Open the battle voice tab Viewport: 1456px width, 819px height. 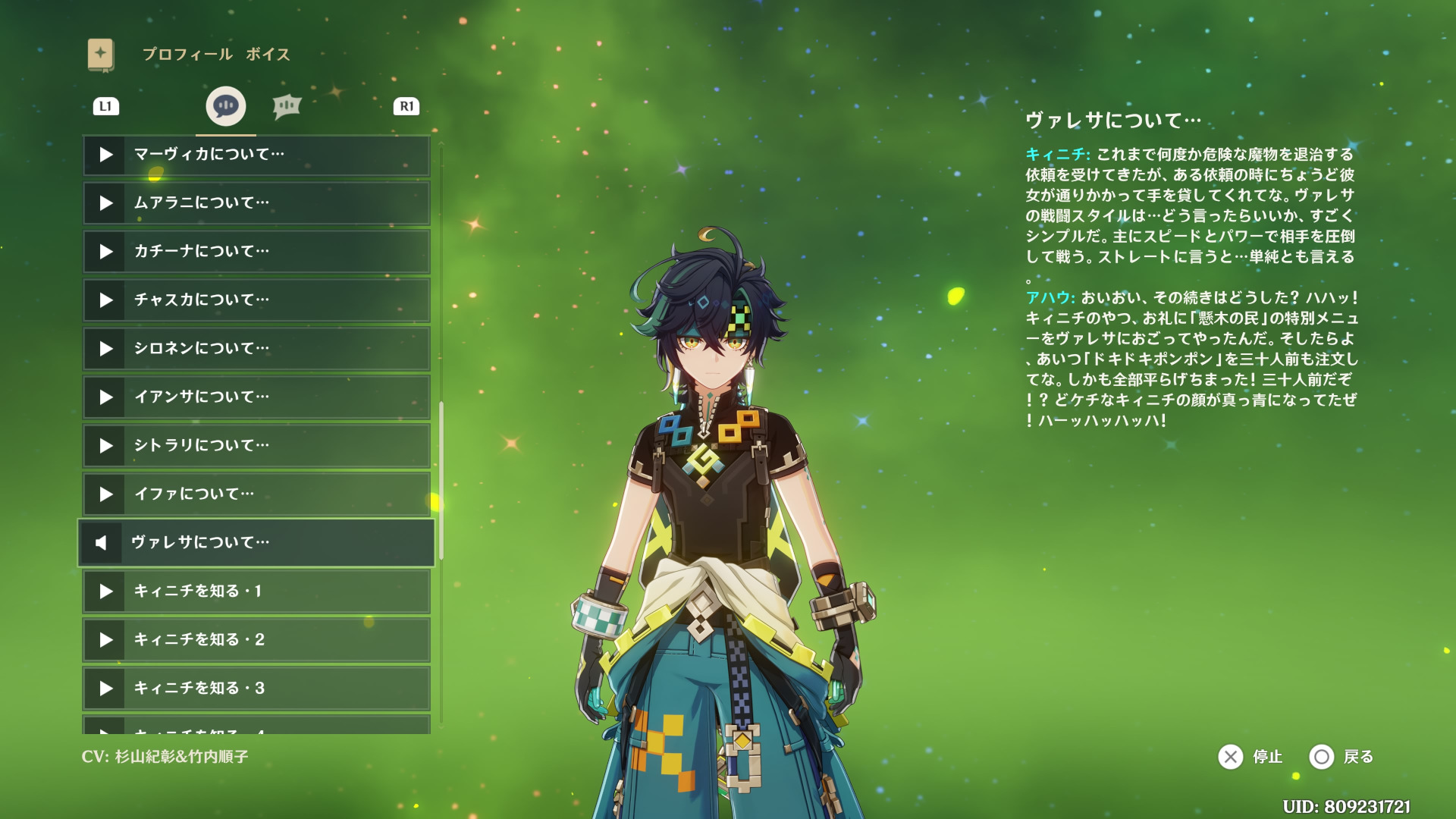(x=287, y=106)
